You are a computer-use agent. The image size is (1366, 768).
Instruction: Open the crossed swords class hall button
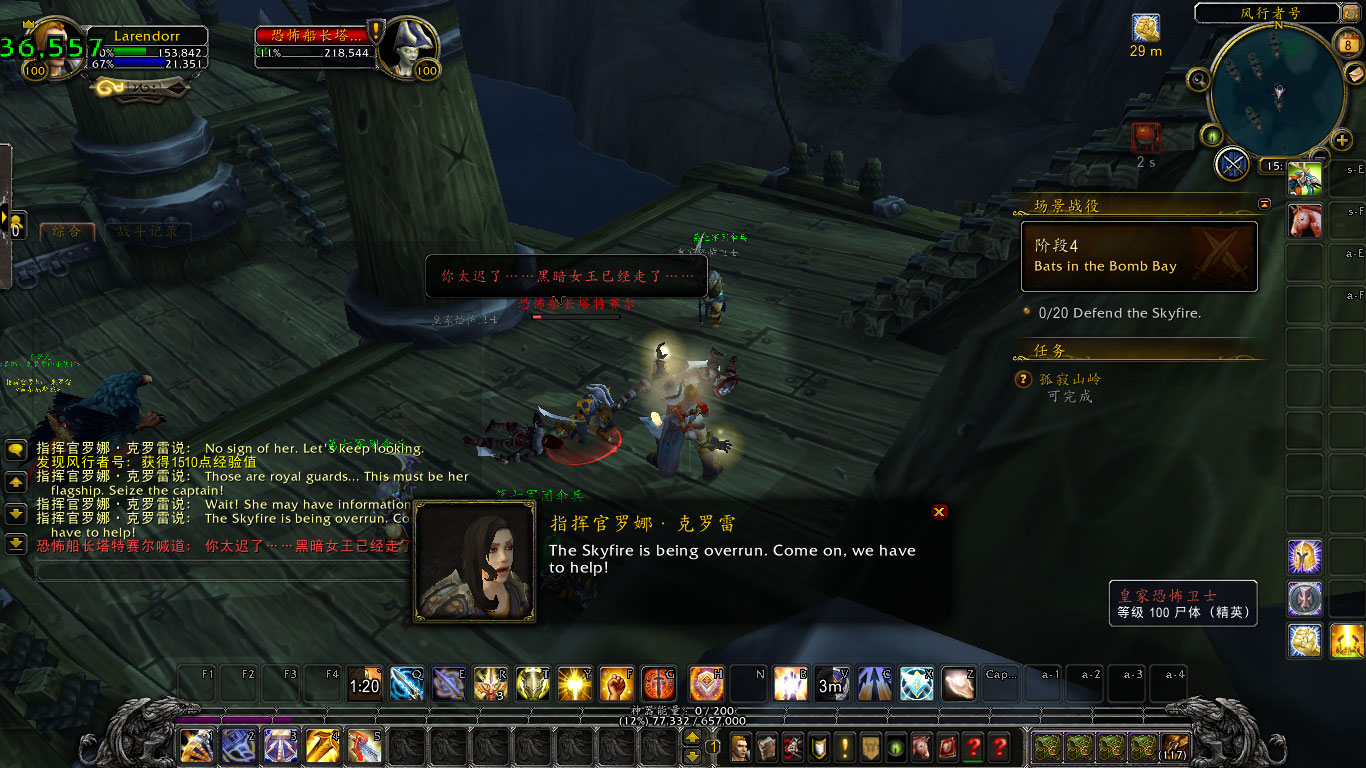pos(1232,163)
